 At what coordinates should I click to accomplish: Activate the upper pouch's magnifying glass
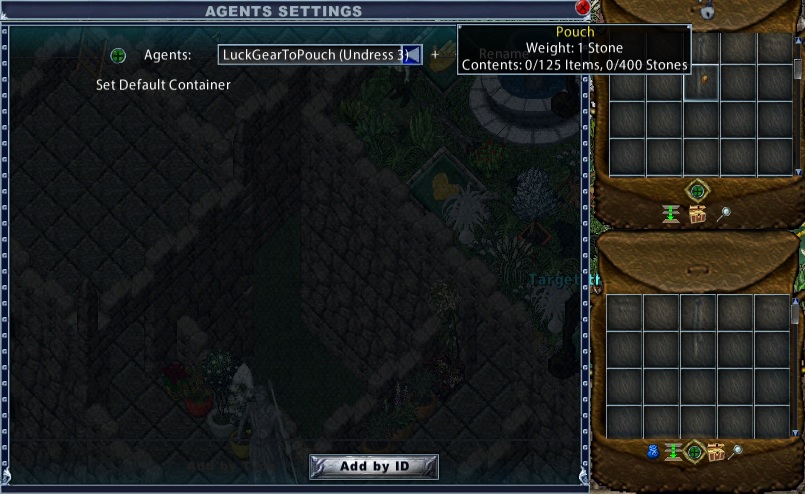pyautogui.click(x=724, y=213)
